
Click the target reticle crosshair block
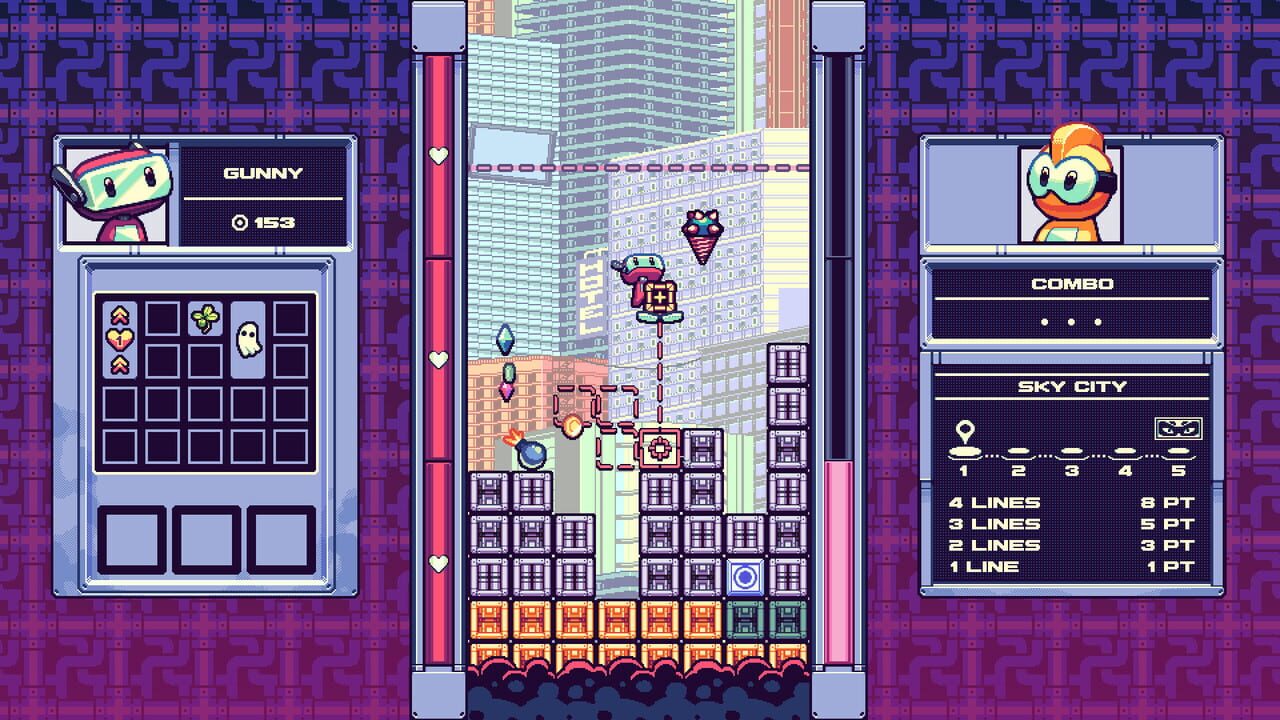click(x=660, y=447)
